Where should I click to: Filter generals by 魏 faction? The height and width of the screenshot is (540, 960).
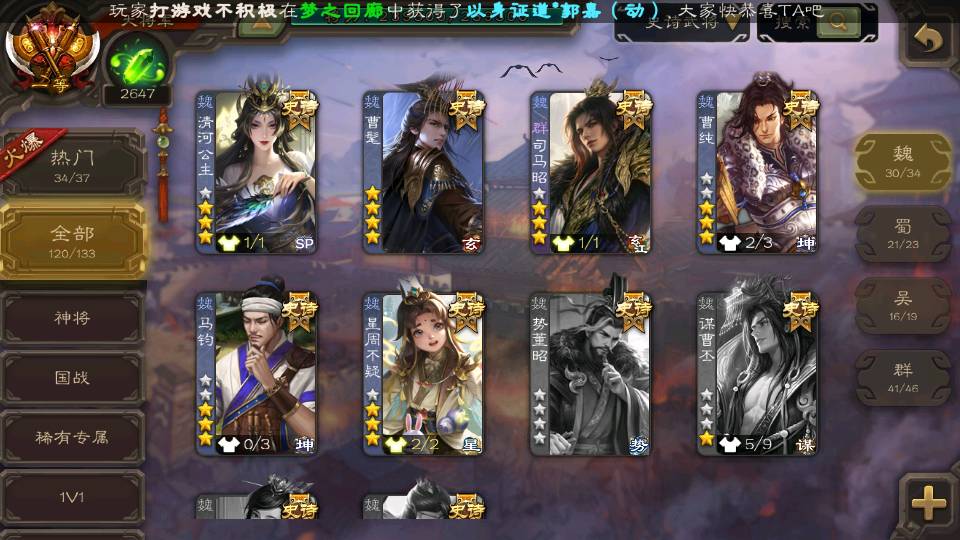coord(902,161)
